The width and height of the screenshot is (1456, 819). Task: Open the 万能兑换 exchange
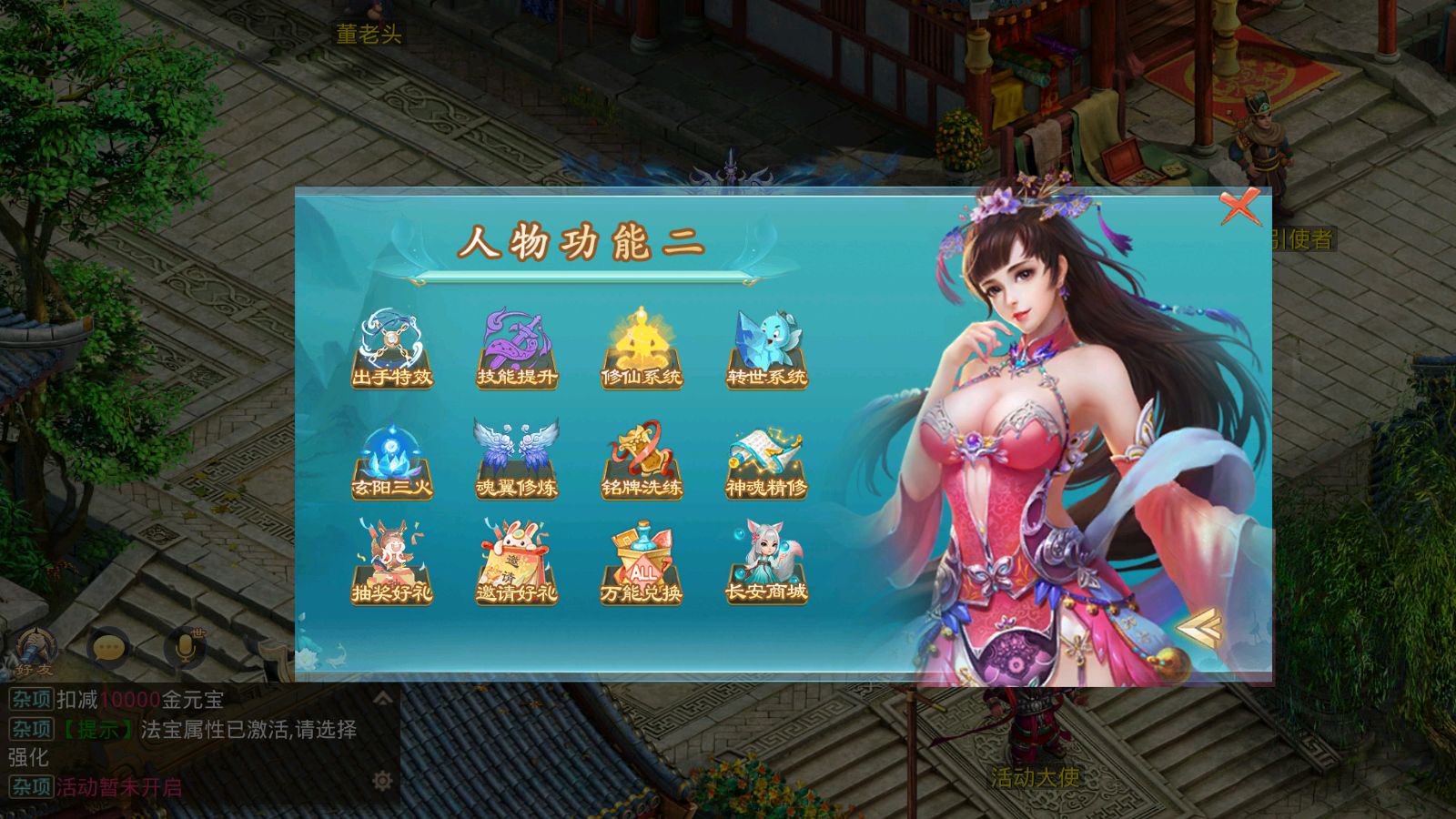642,564
